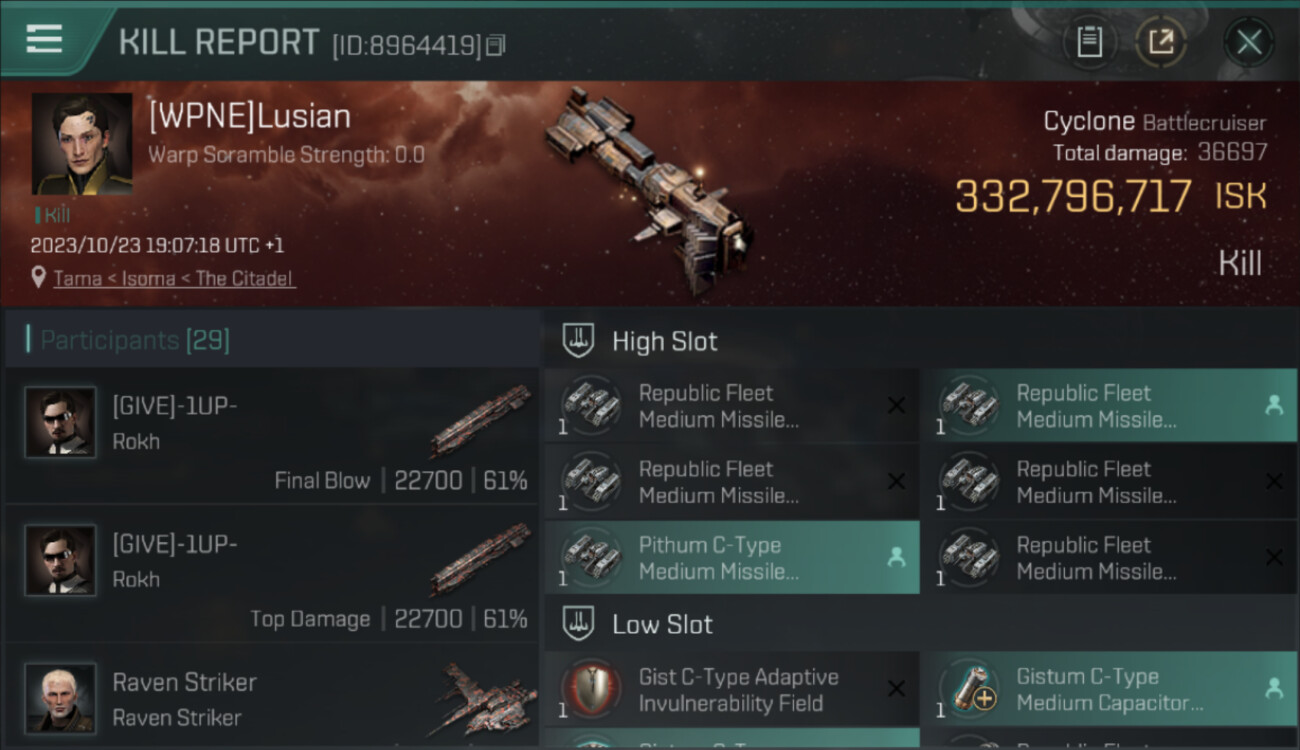Inspect the Gistum C-Type Medium Capacitor module
Viewport: 1300px width, 750px height.
point(1108,690)
